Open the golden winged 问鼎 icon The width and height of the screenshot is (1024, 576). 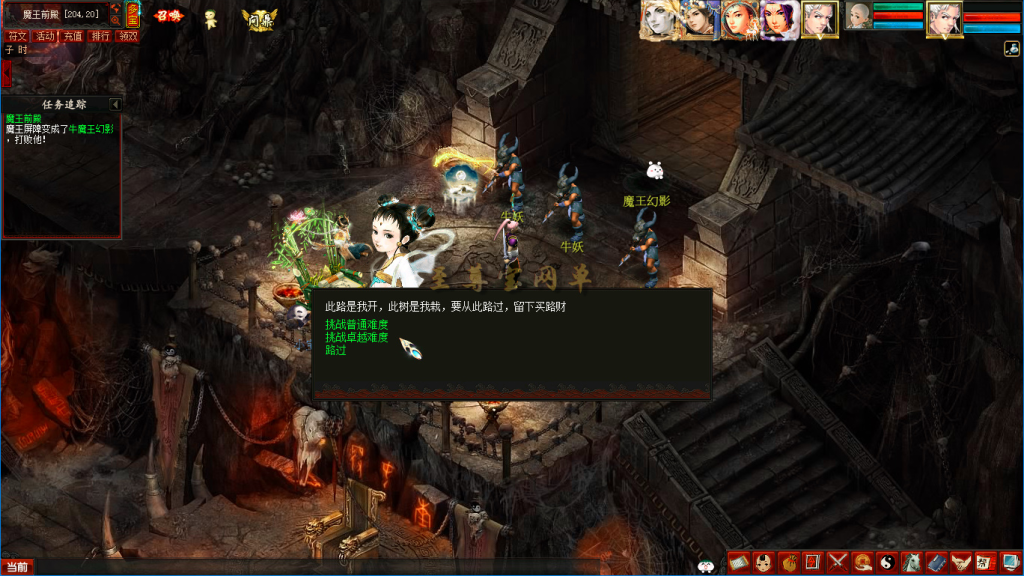(259, 18)
